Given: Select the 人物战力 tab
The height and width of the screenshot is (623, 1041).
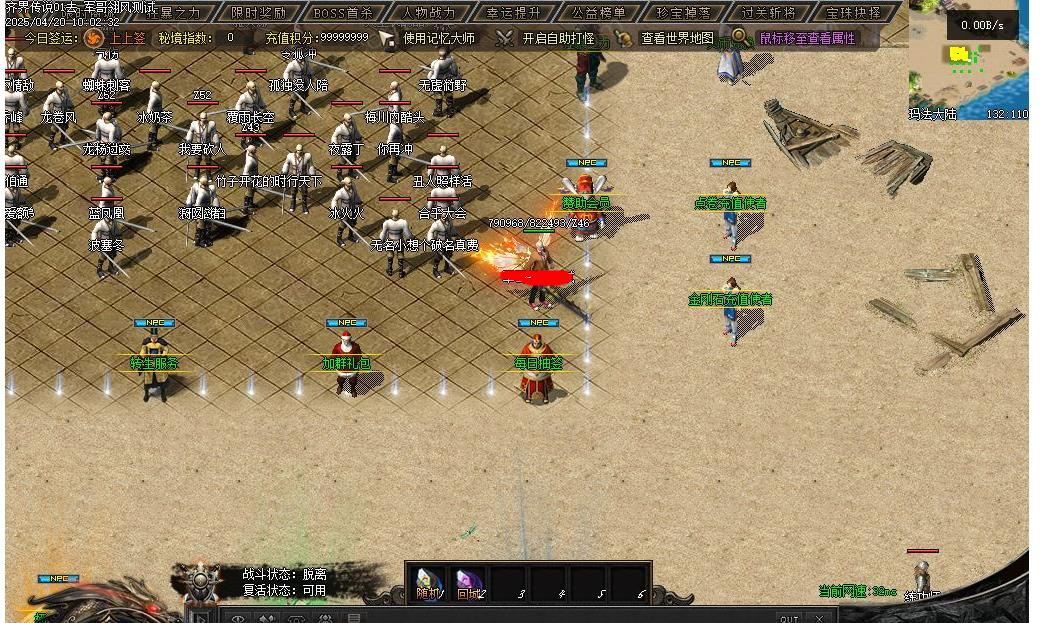Looking at the screenshot, I should click(428, 13).
